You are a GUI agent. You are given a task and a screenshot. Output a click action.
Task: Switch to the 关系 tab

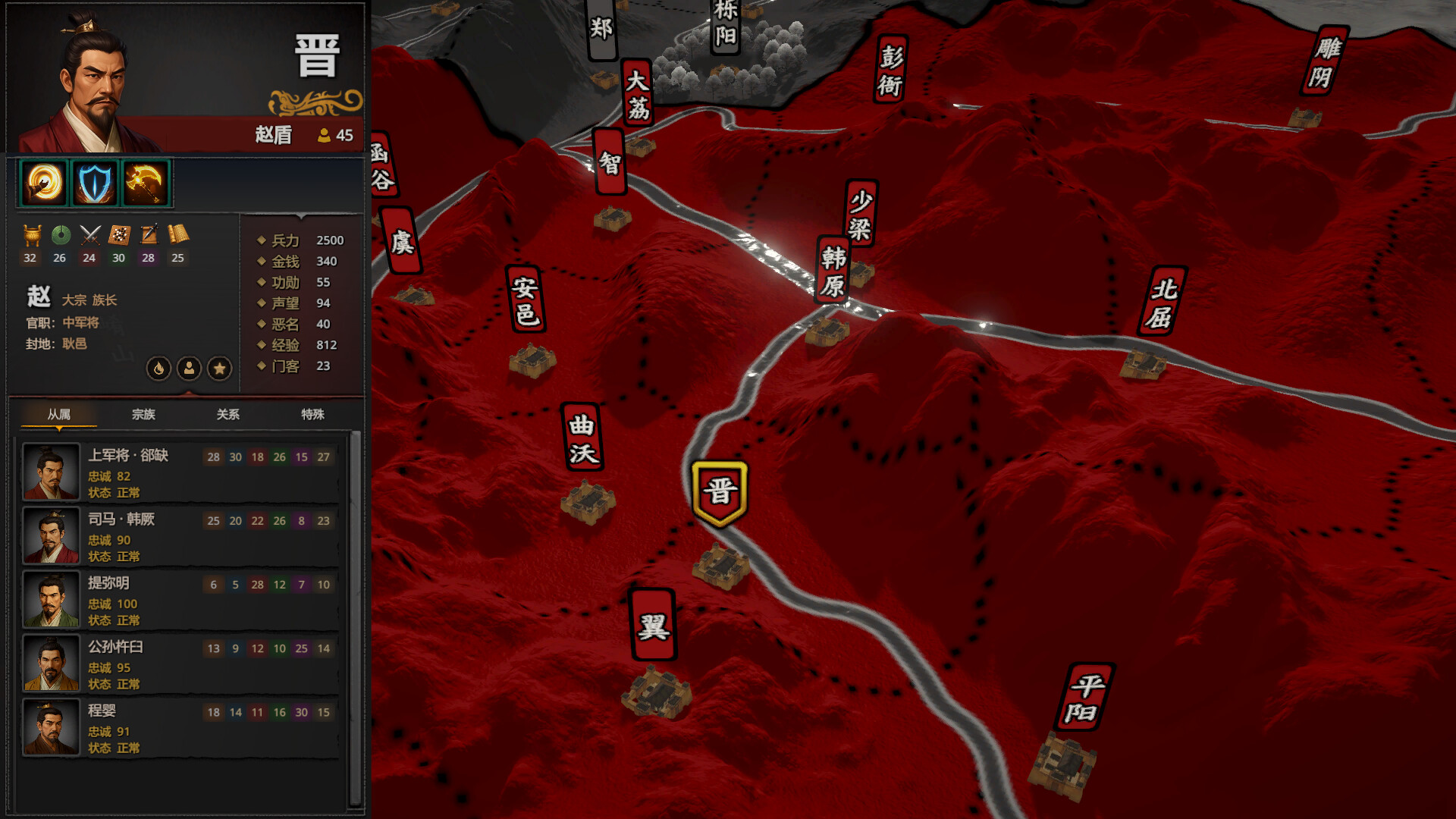coord(227,415)
